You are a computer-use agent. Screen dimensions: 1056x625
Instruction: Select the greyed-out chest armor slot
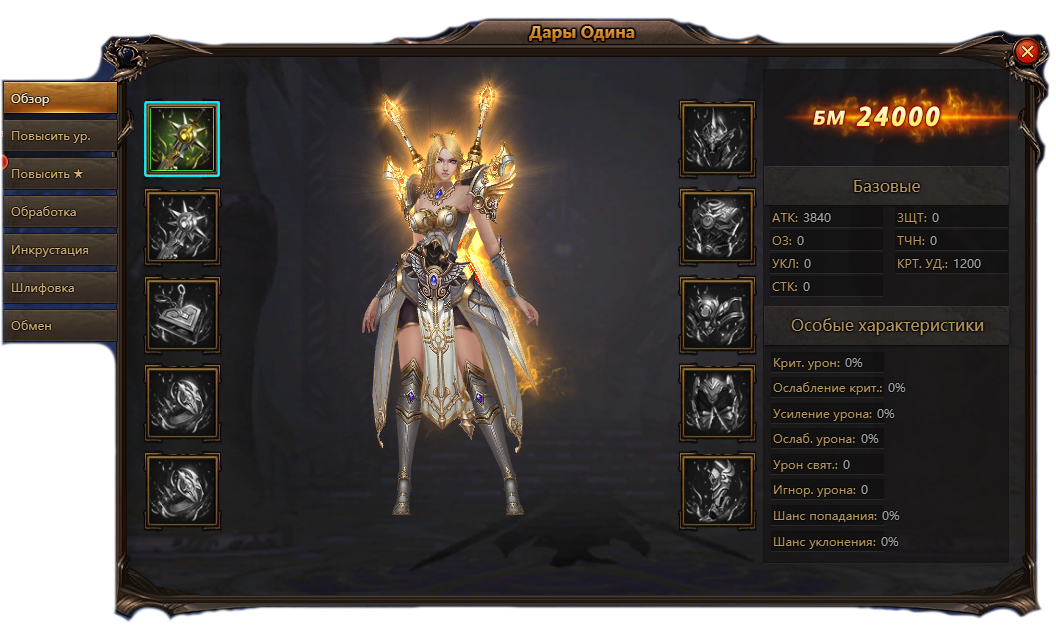click(x=717, y=227)
